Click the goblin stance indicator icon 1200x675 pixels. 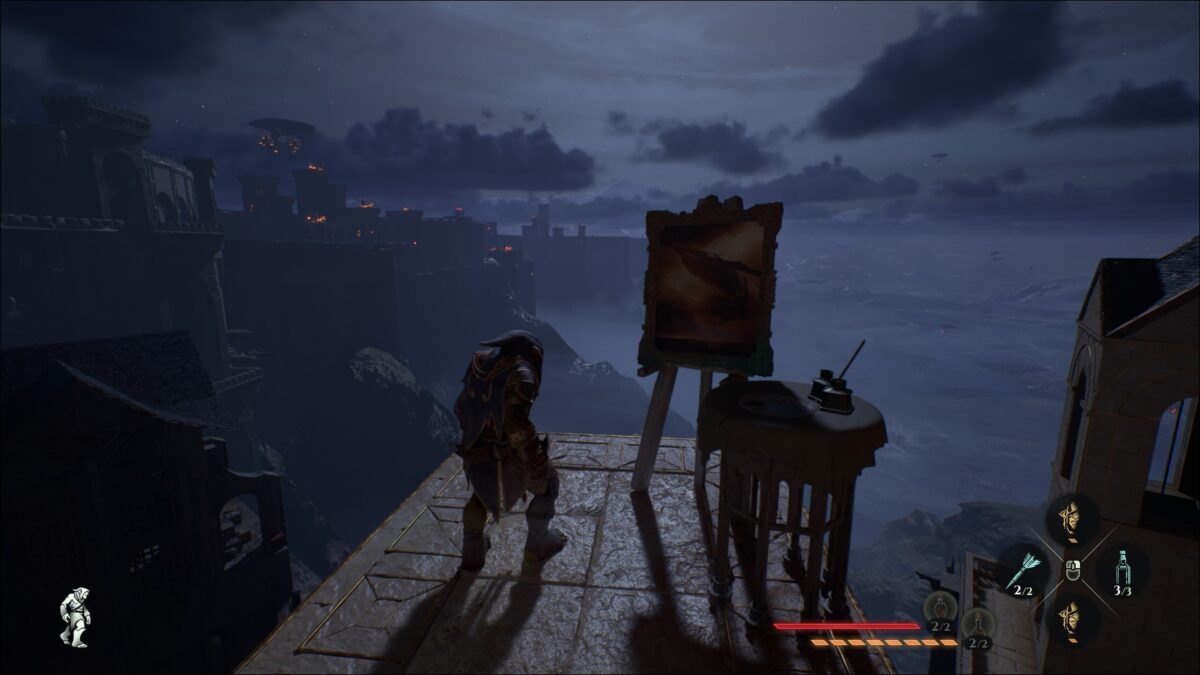[x=74, y=616]
